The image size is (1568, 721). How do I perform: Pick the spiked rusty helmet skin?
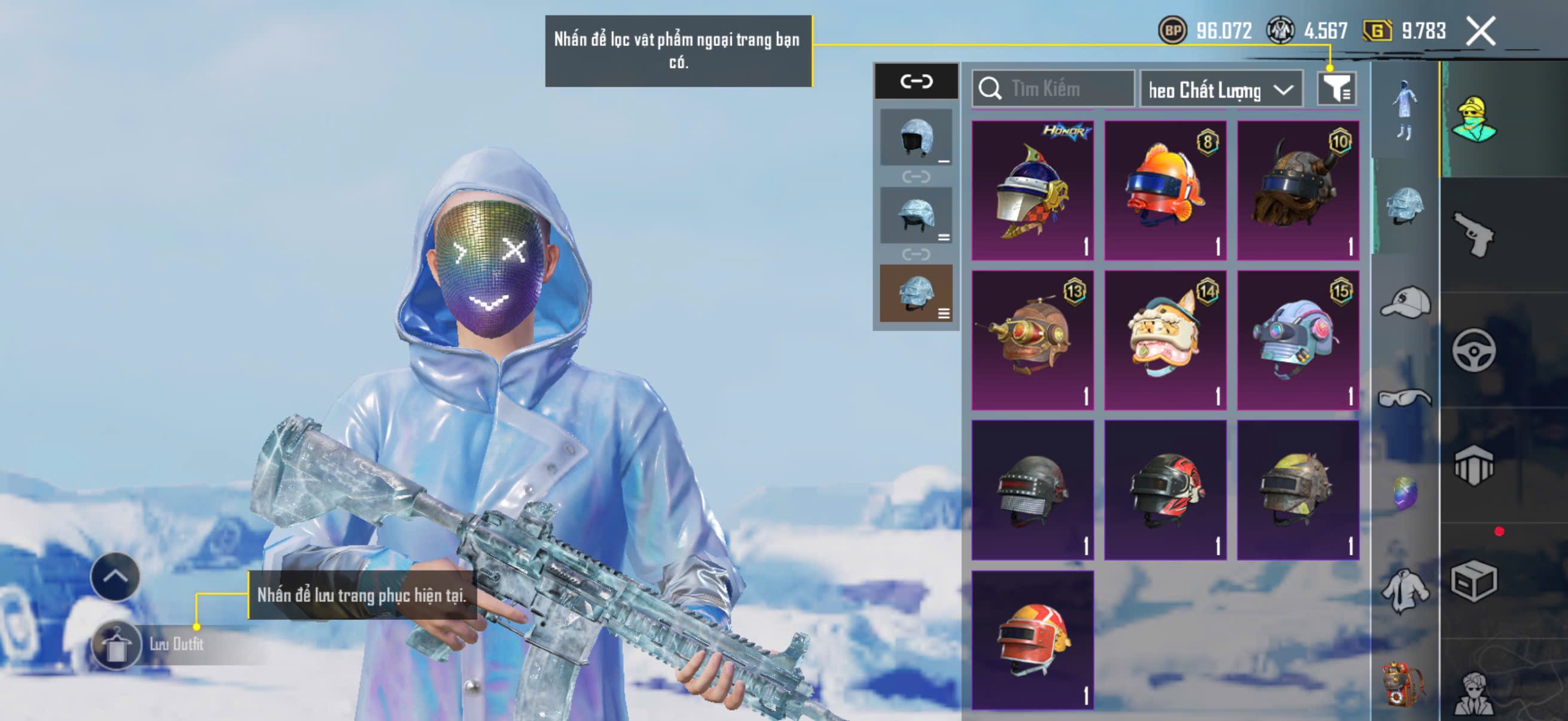1298,490
